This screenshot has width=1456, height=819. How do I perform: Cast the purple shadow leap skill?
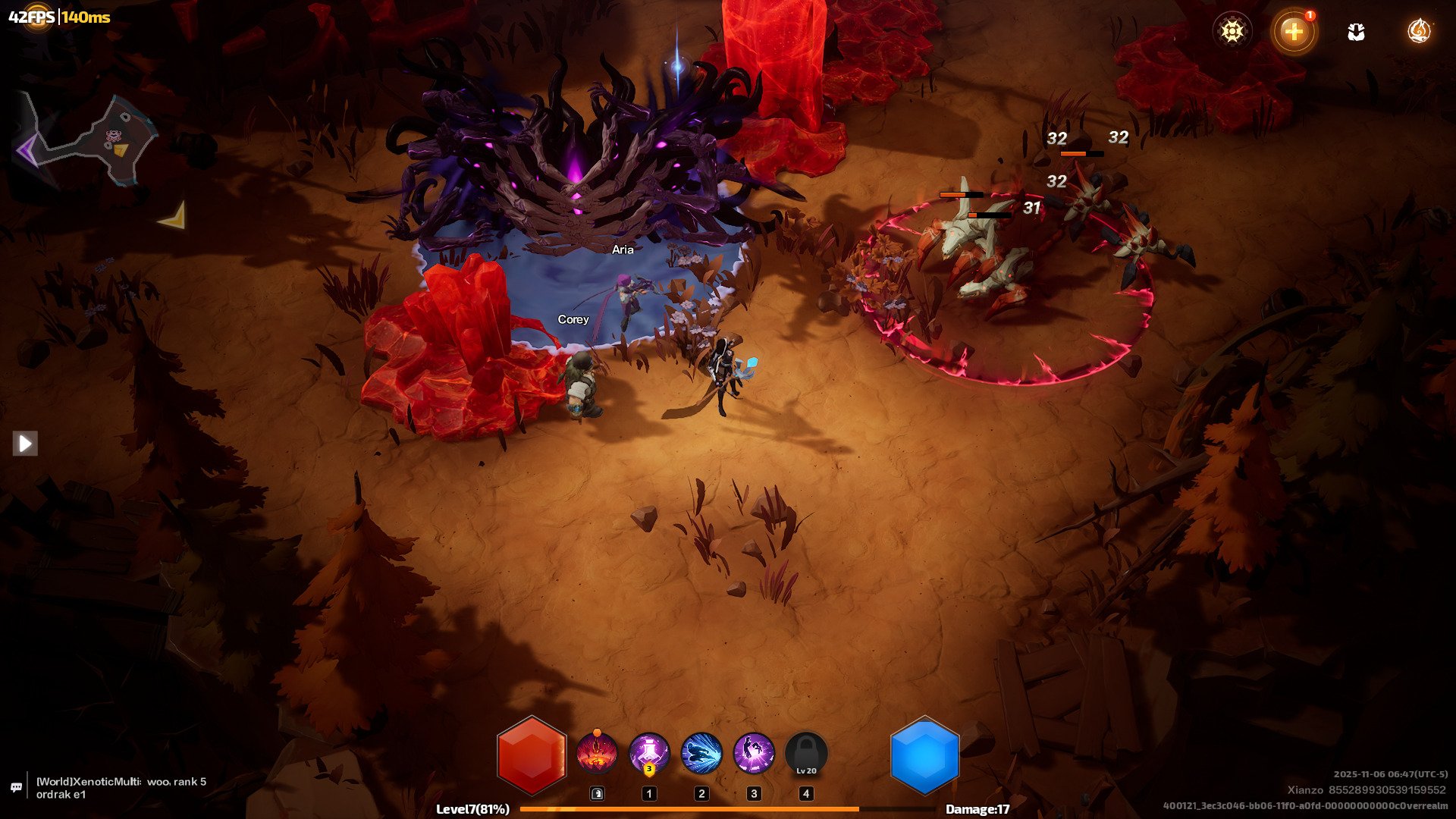coord(754,753)
